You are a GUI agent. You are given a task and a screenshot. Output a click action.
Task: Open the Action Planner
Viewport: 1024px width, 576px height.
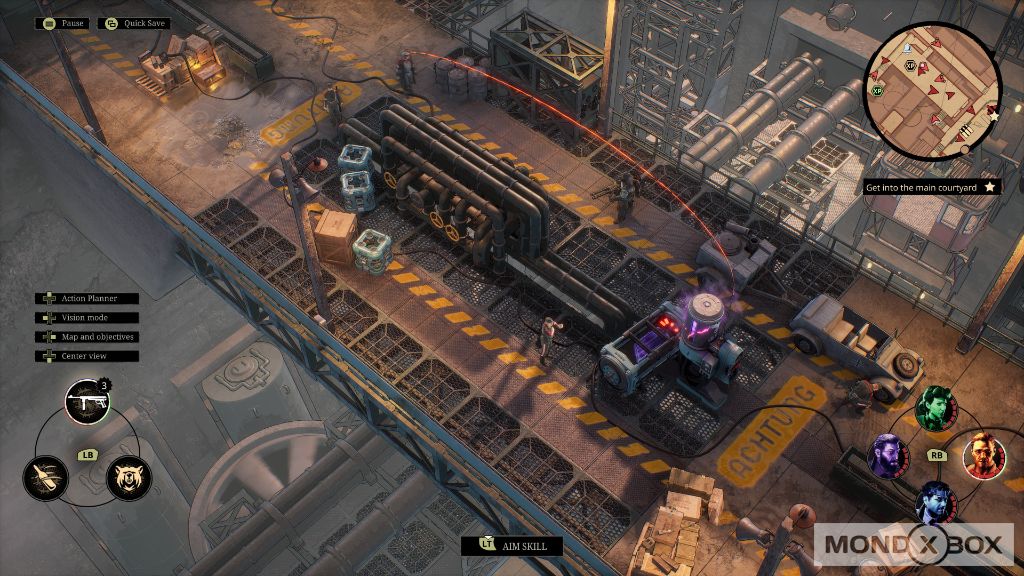coord(87,298)
